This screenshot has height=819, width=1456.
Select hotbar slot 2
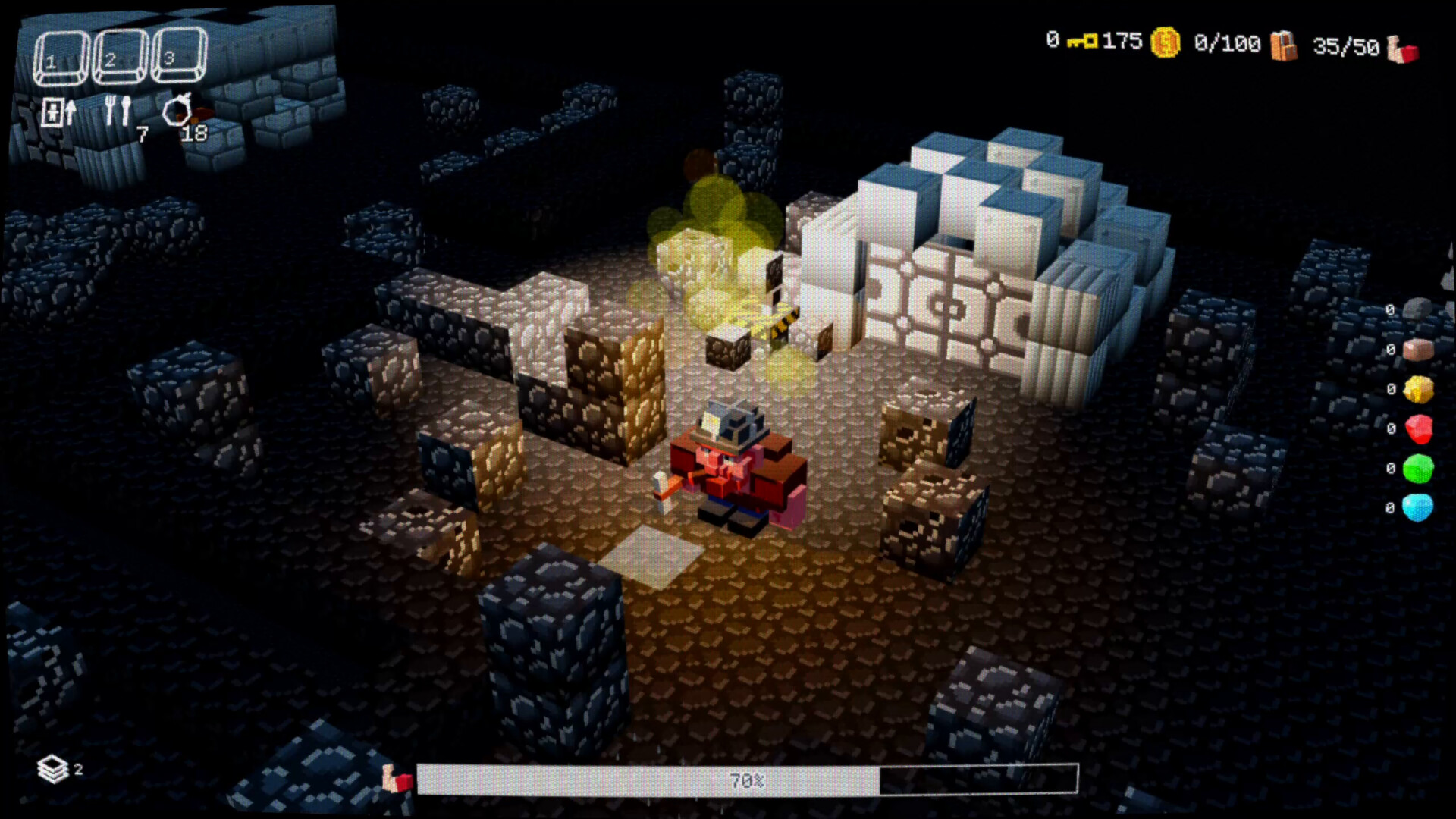click(x=120, y=55)
